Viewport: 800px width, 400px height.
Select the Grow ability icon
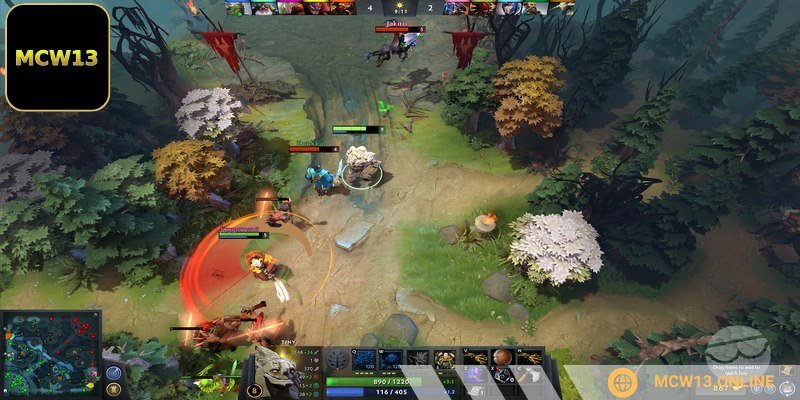(x=446, y=359)
